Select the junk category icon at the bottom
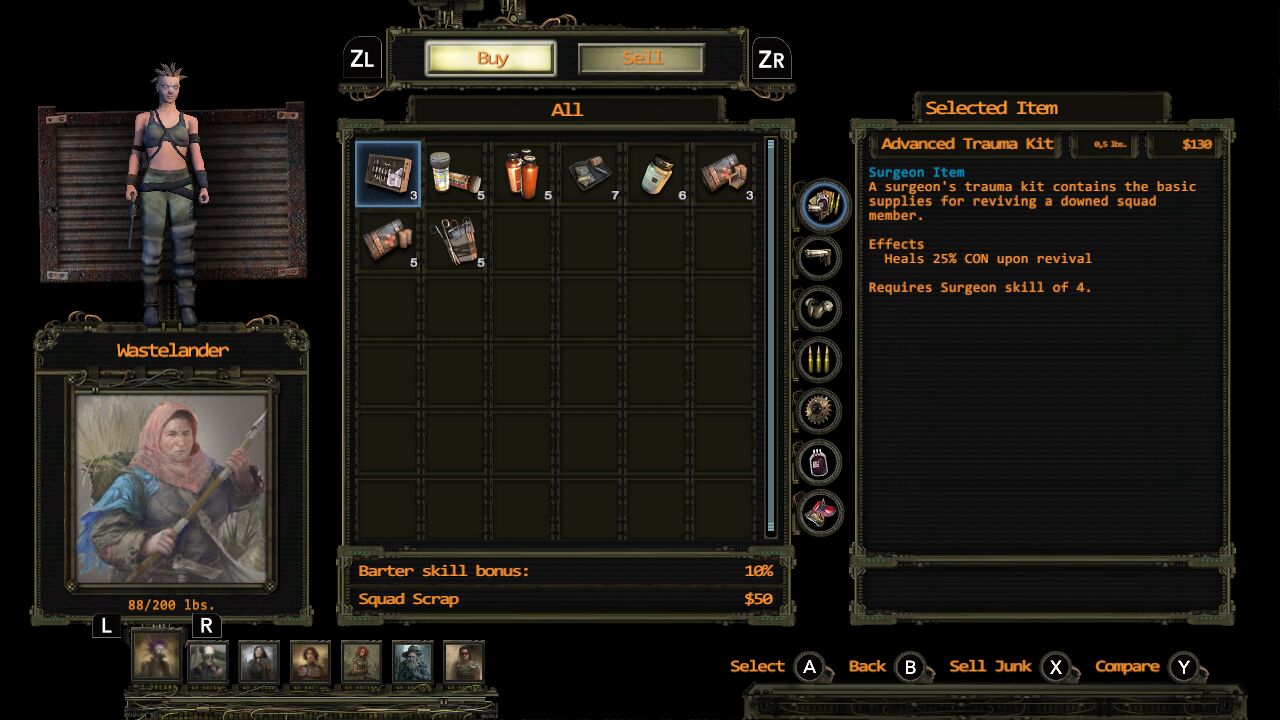 819,513
